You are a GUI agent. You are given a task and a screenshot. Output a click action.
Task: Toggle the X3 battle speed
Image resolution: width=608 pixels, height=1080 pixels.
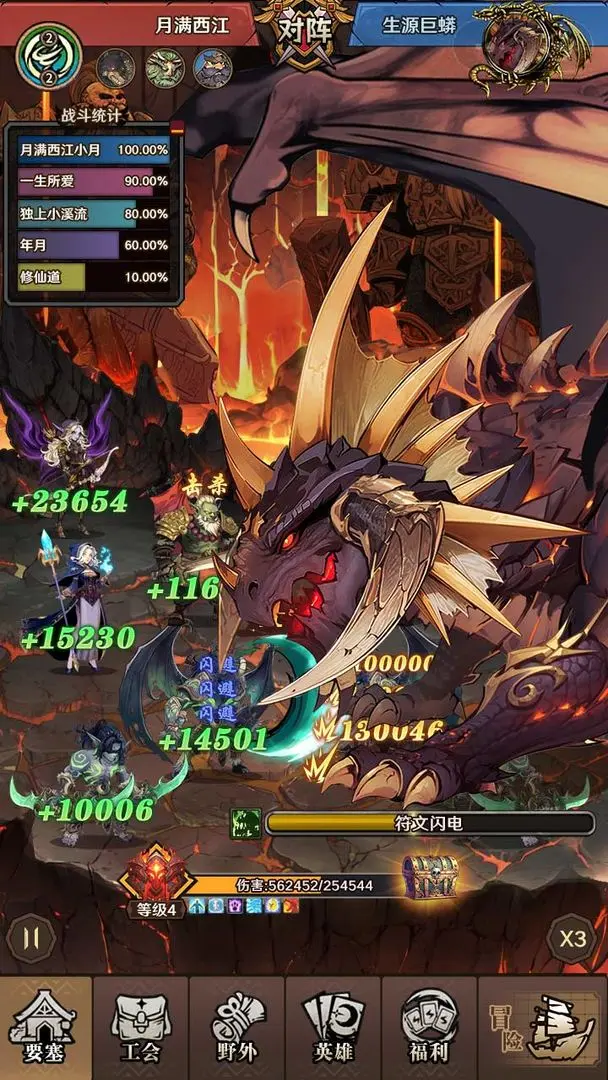pyautogui.click(x=572, y=940)
